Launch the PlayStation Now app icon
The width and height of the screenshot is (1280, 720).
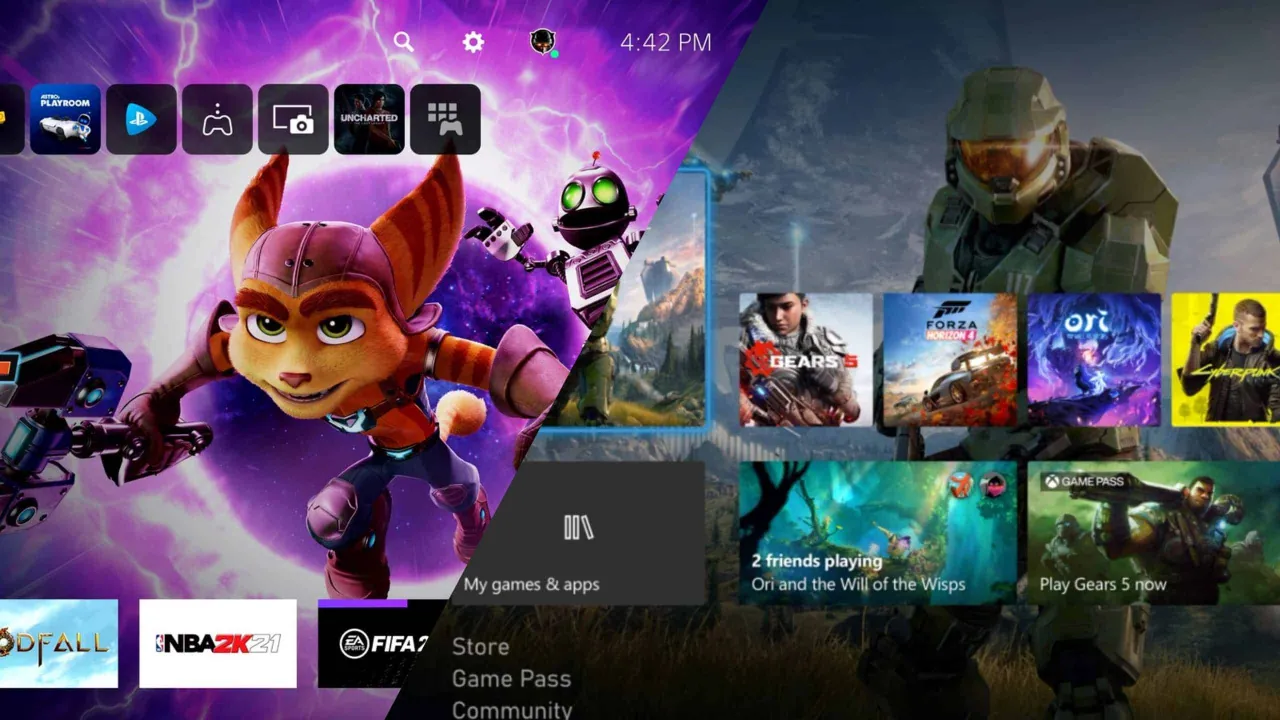(x=142, y=119)
